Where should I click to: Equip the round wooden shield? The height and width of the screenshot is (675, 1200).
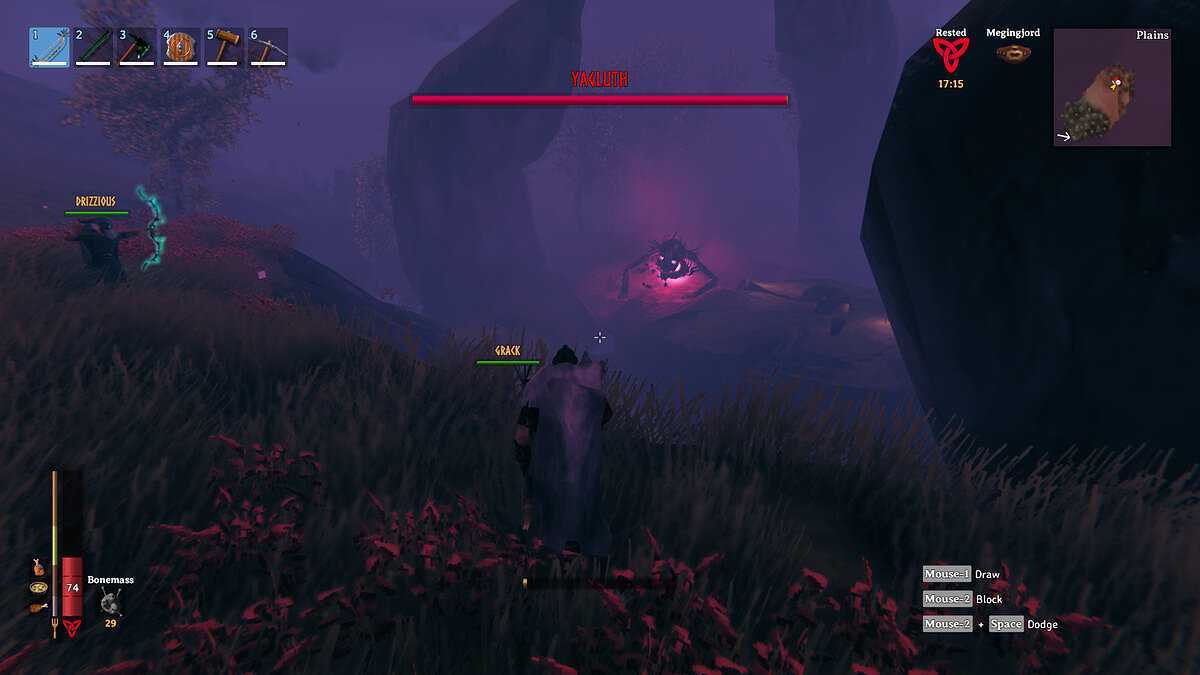click(x=181, y=47)
